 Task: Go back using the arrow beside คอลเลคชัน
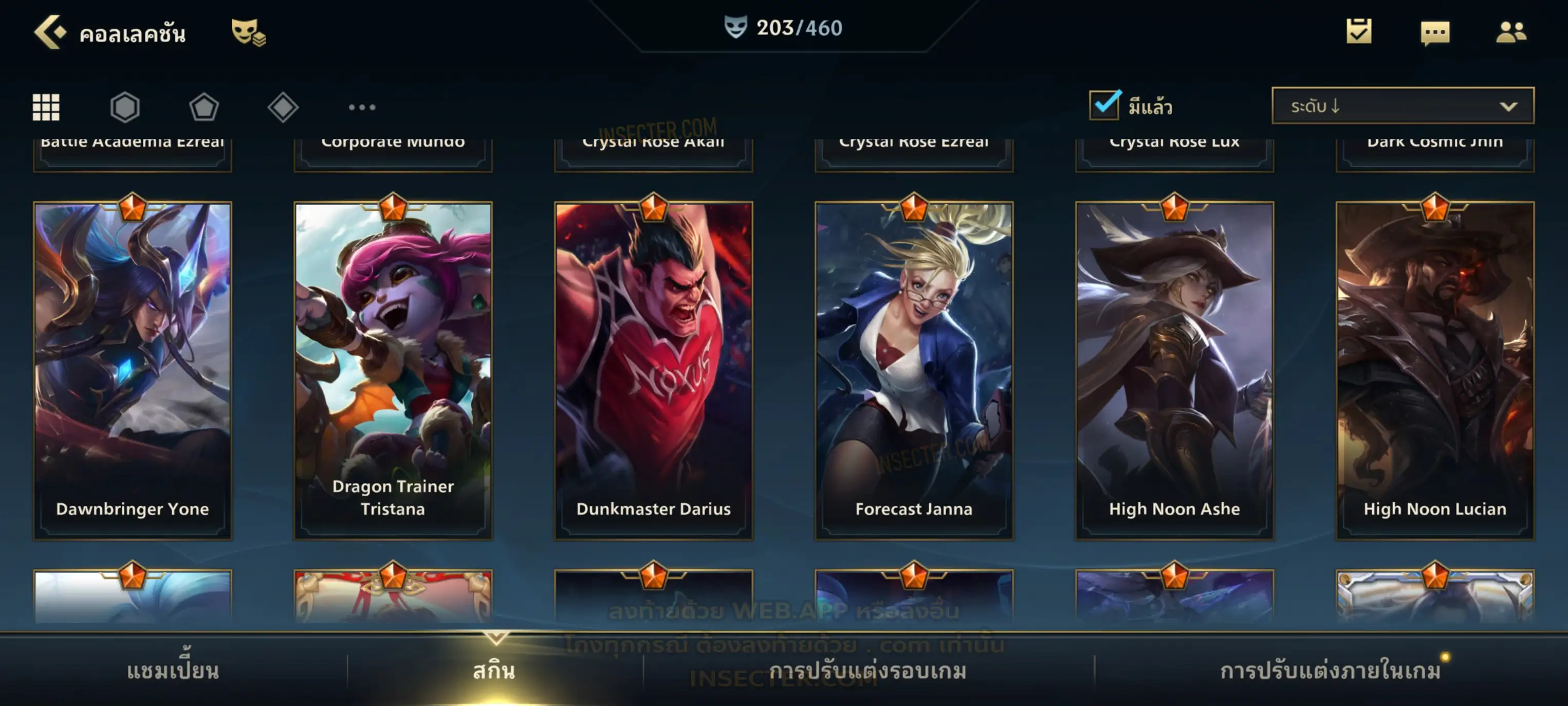pos(49,32)
